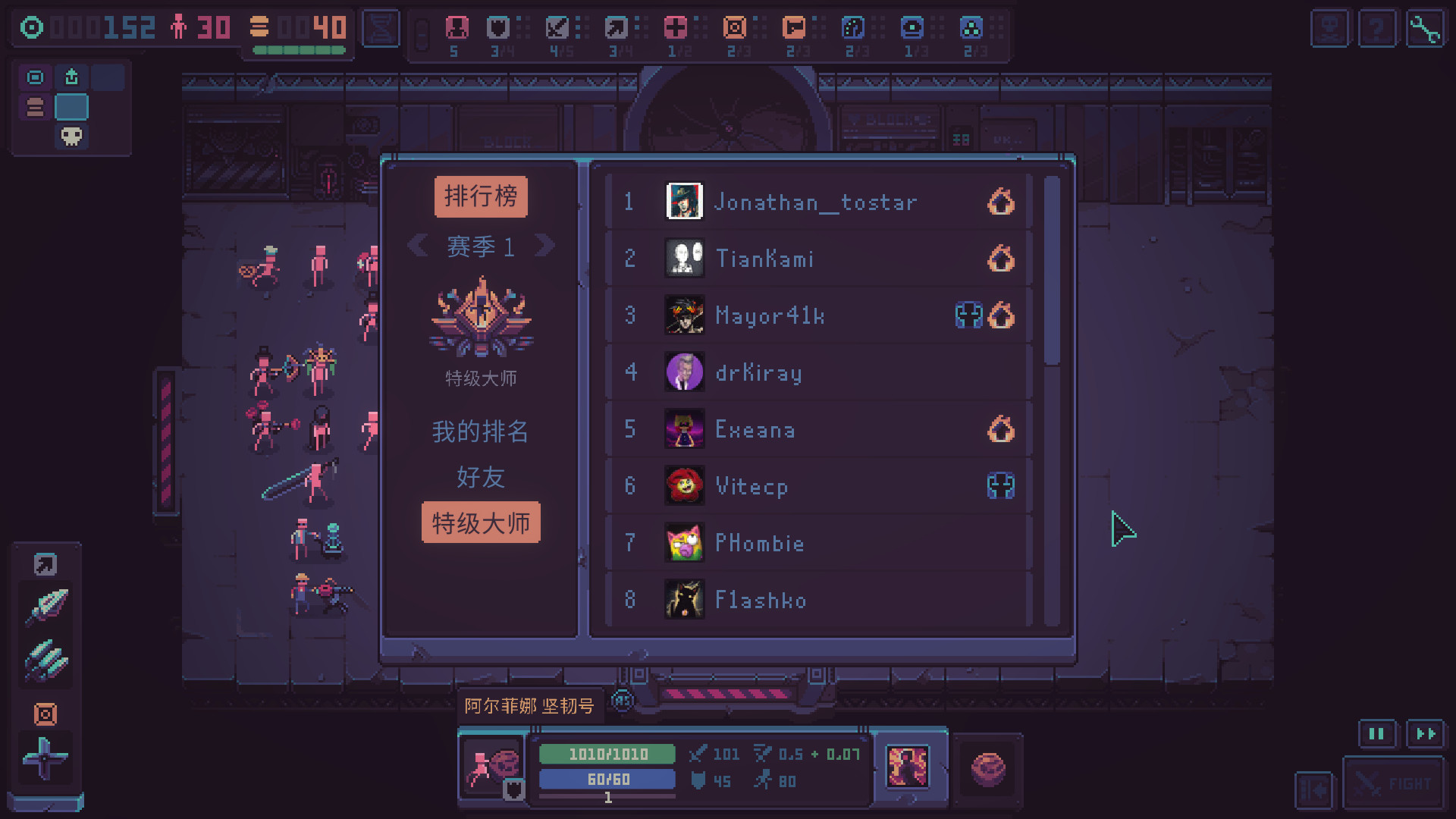Click the green health bar showing 1010/1010

tap(606, 754)
